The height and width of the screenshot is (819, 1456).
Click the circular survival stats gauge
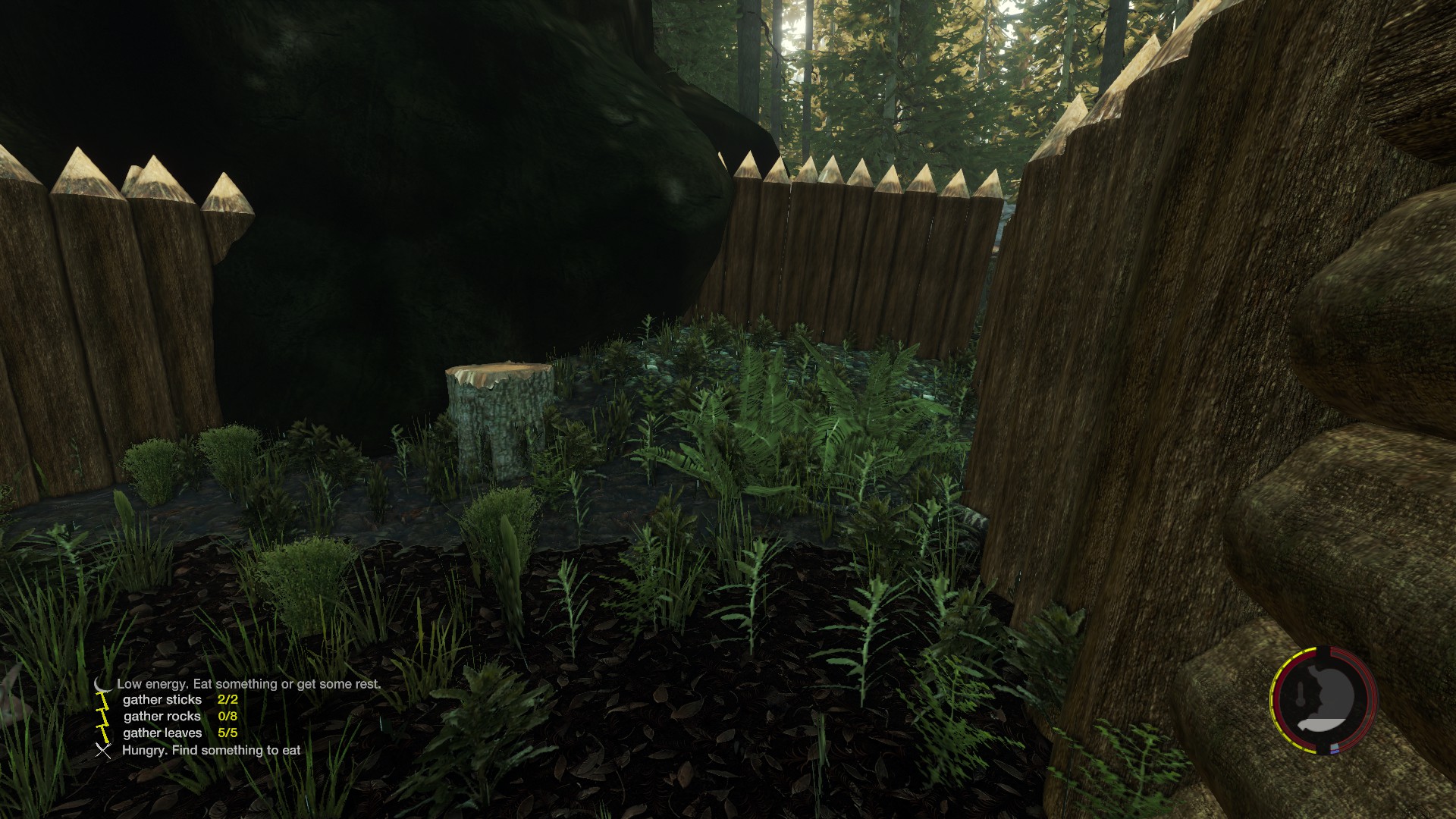pyautogui.click(x=1323, y=700)
